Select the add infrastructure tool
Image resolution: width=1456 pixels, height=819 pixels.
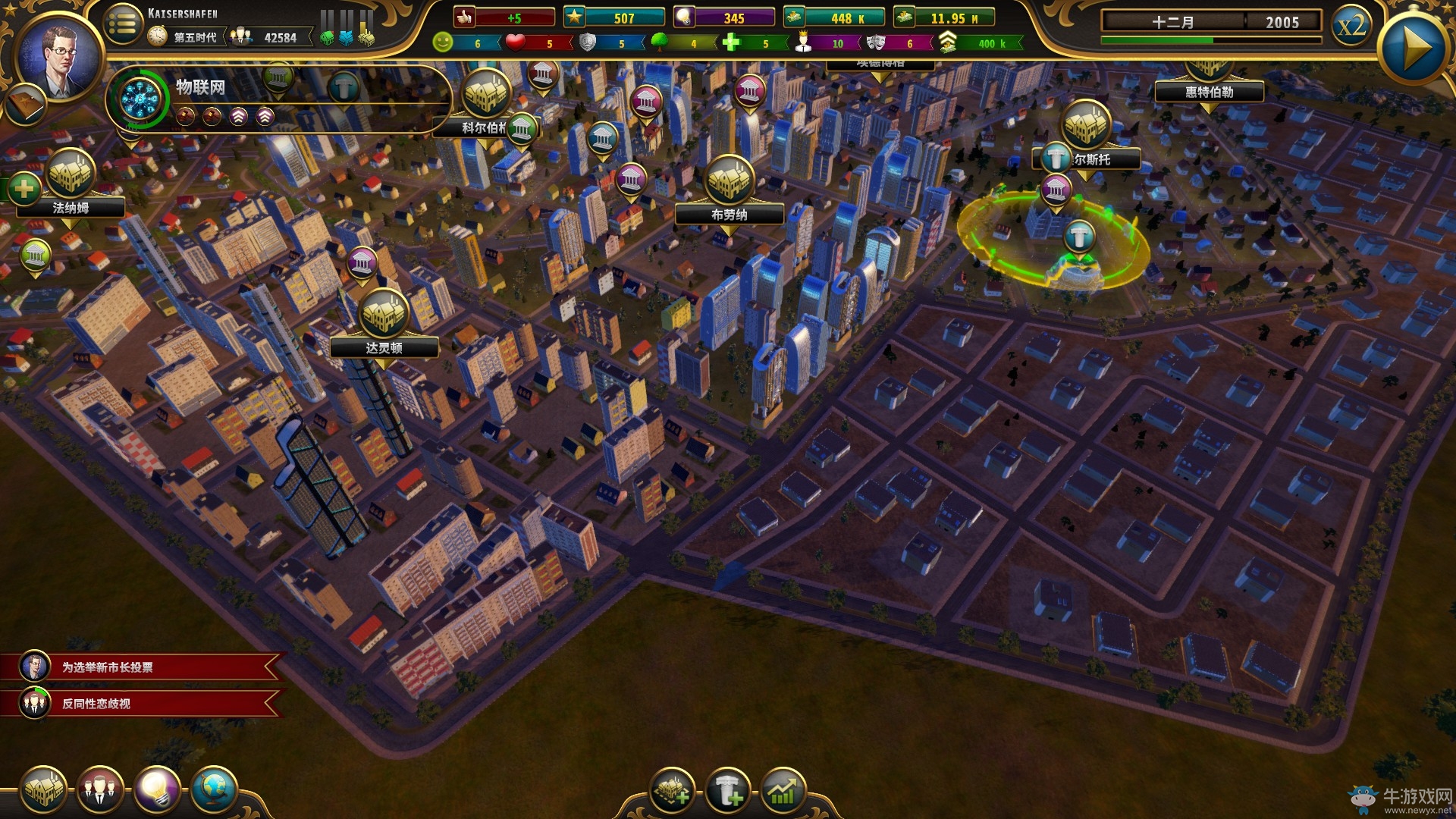click(x=728, y=792)
